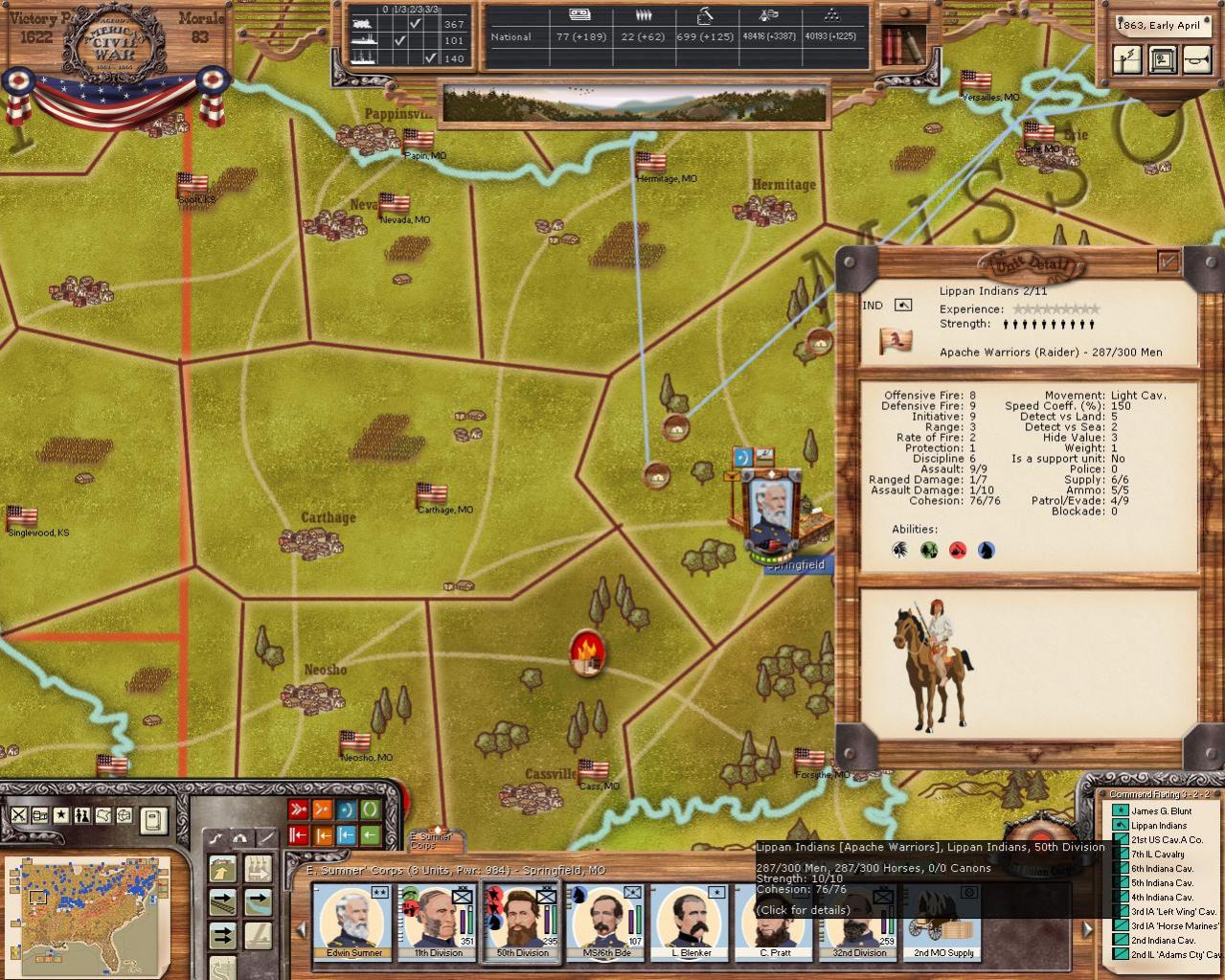Pick the 2nd MO Supply wagon card
The image size is (1225, 980).
pos(942,920)
